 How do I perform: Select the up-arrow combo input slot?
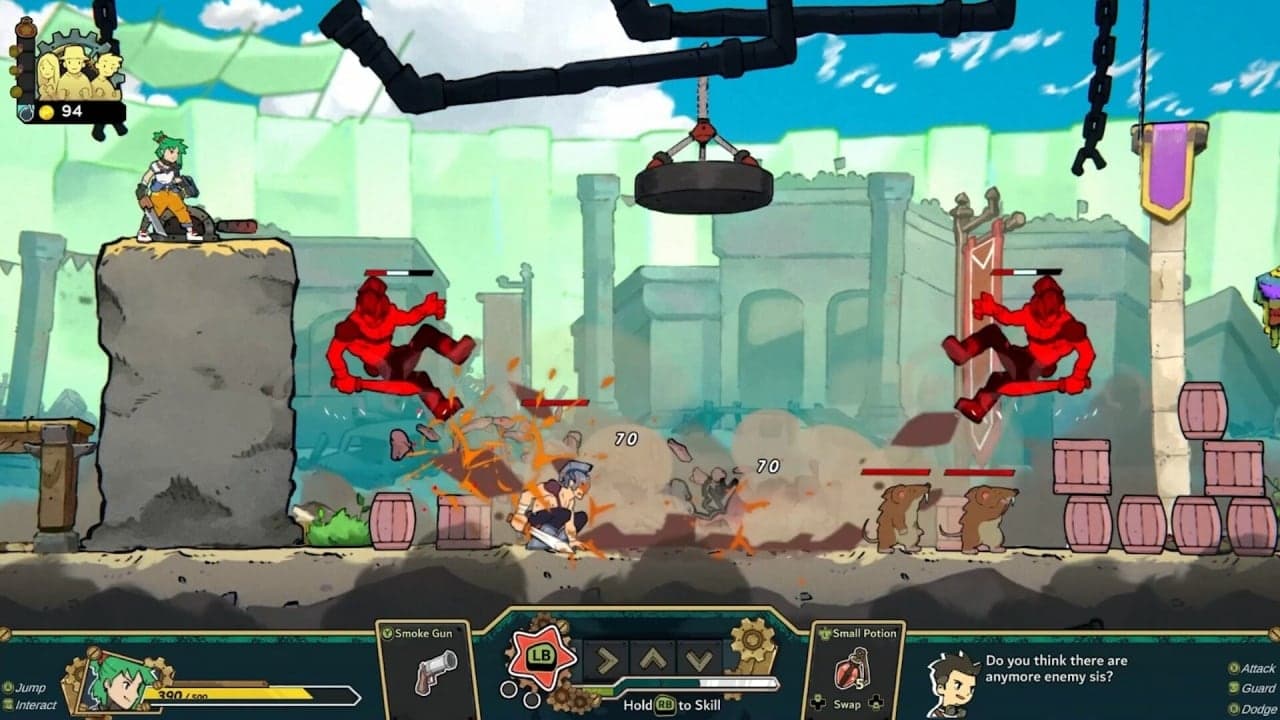(652, 659)
